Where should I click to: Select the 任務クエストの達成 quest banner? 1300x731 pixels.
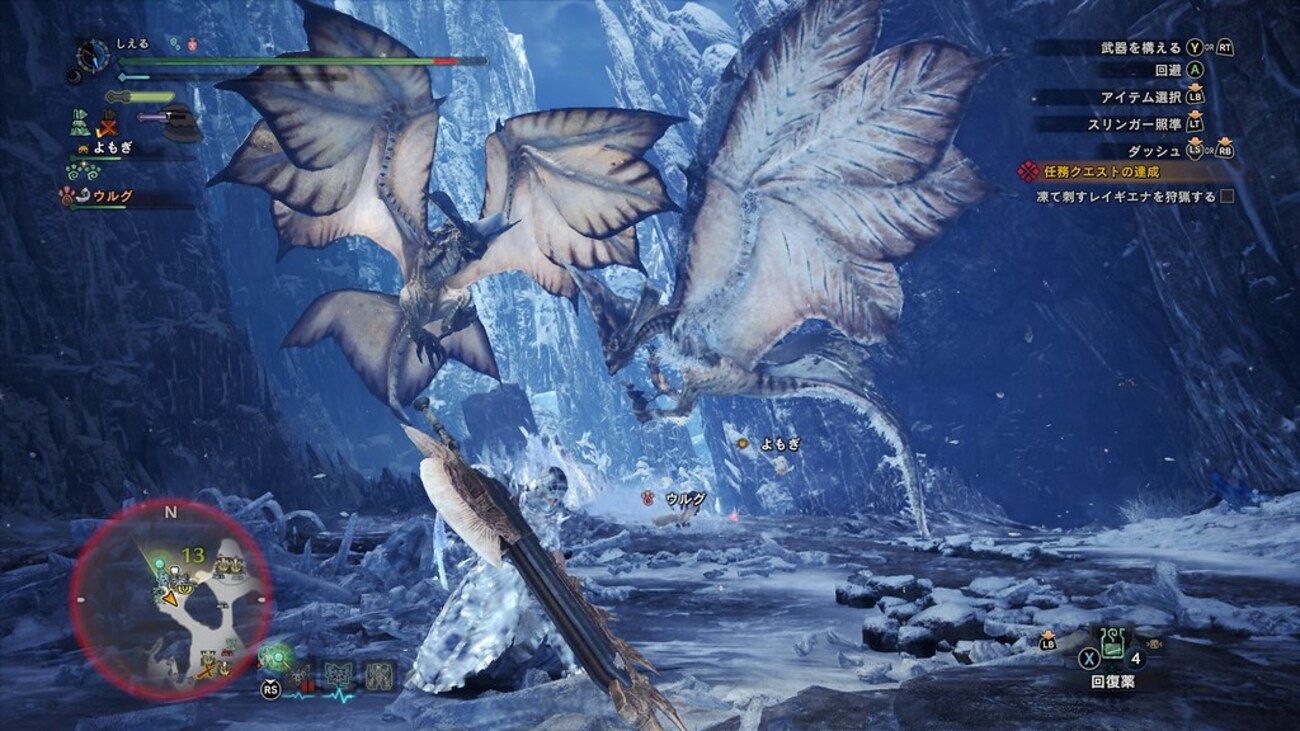pos(1101,171)
